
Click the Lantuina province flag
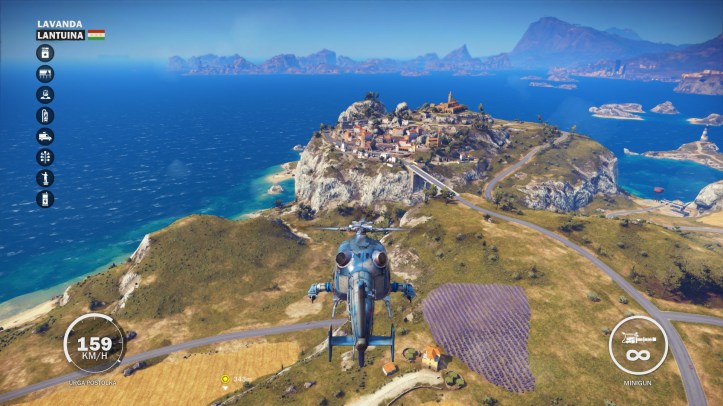(96, 35)
